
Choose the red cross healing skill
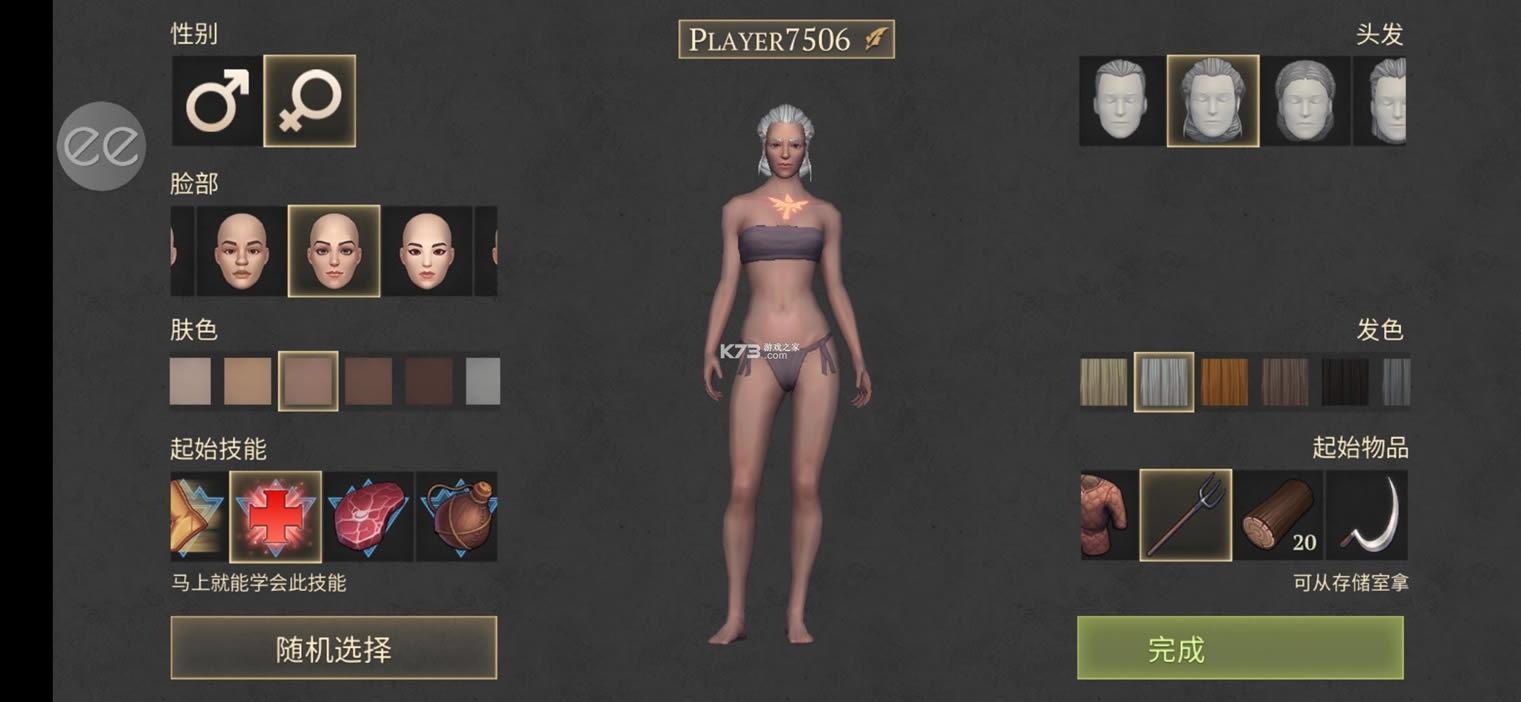[x=275, y=516]
